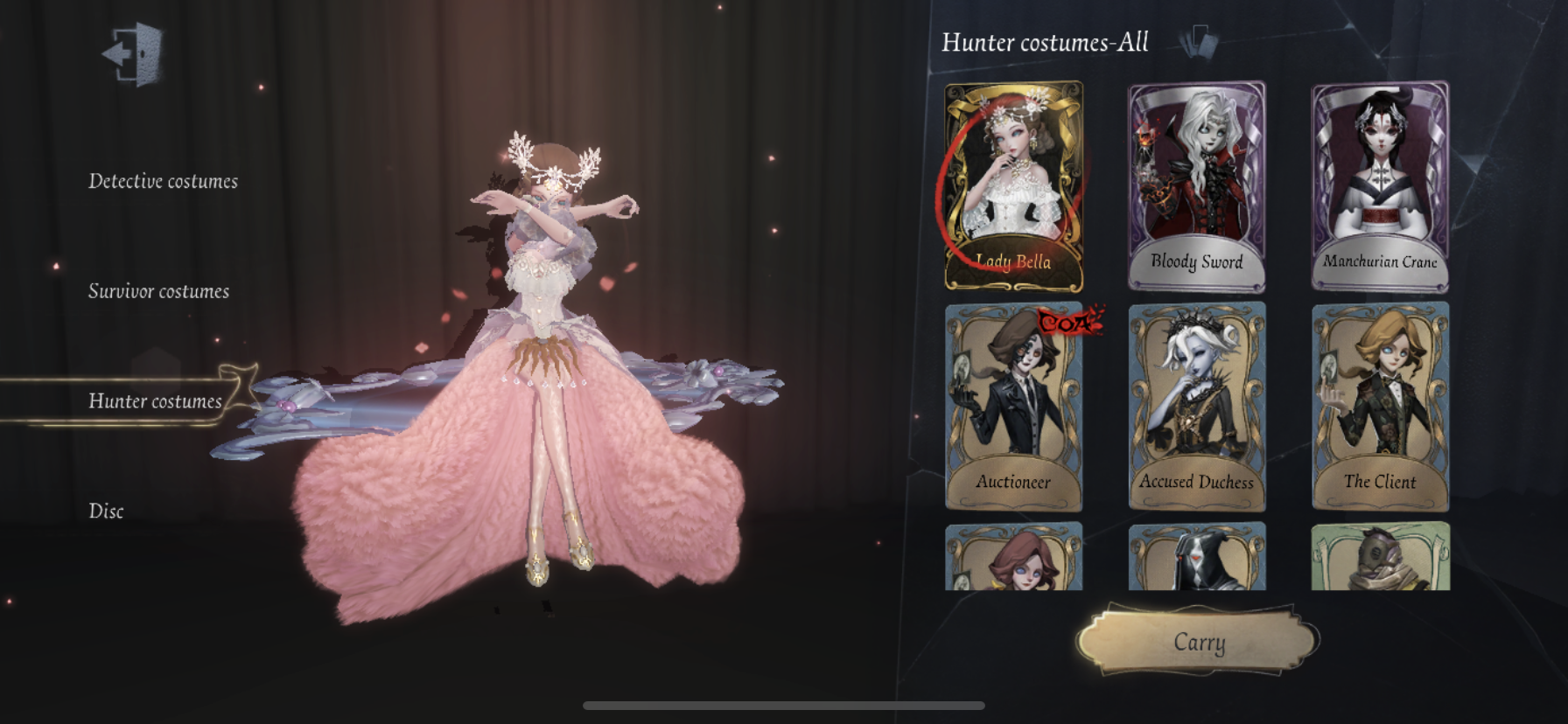Choose the Accused Duchess costume card

pos(1196,406)
